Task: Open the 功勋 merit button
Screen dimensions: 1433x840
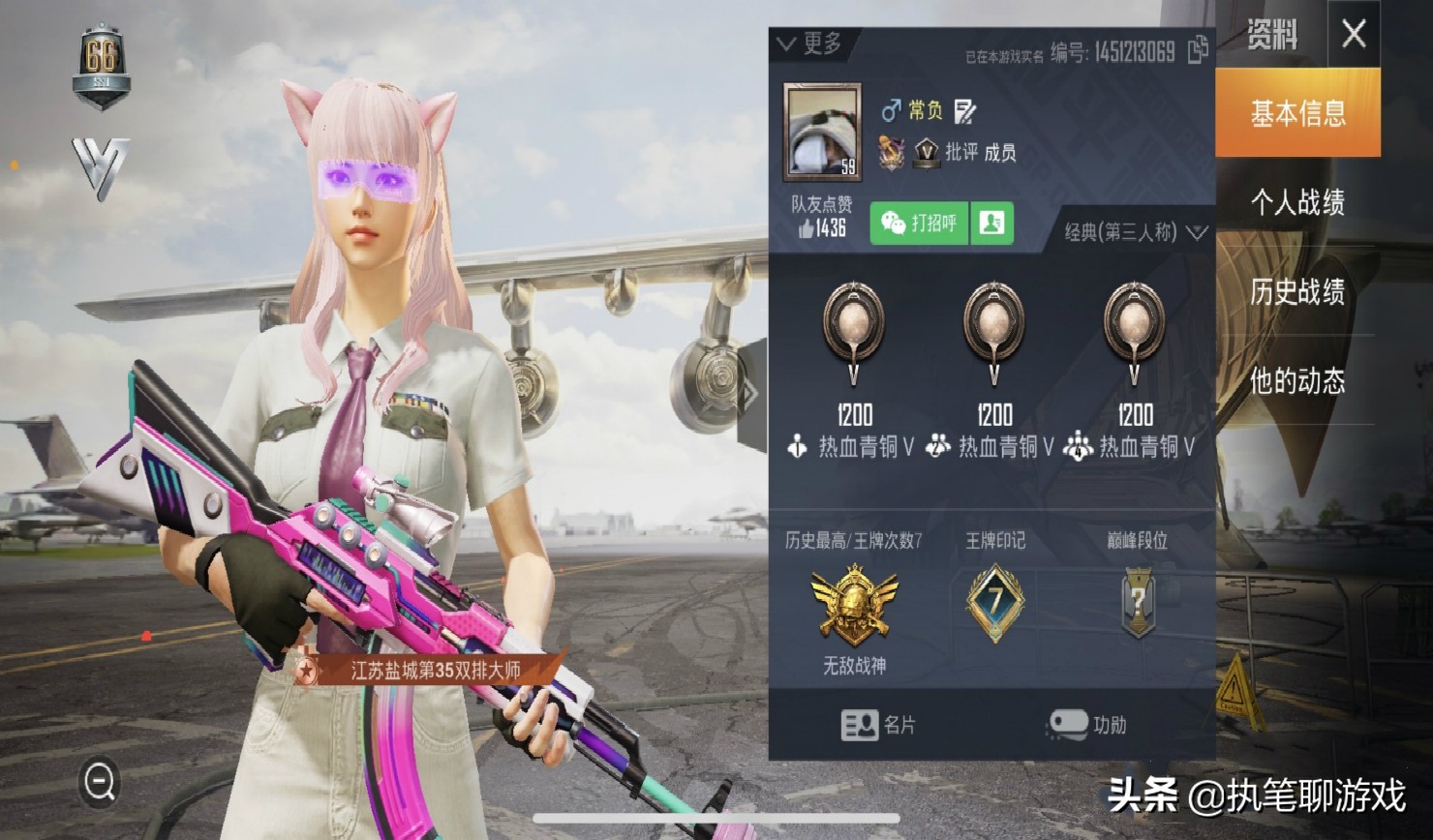Action: [1087, 725]
